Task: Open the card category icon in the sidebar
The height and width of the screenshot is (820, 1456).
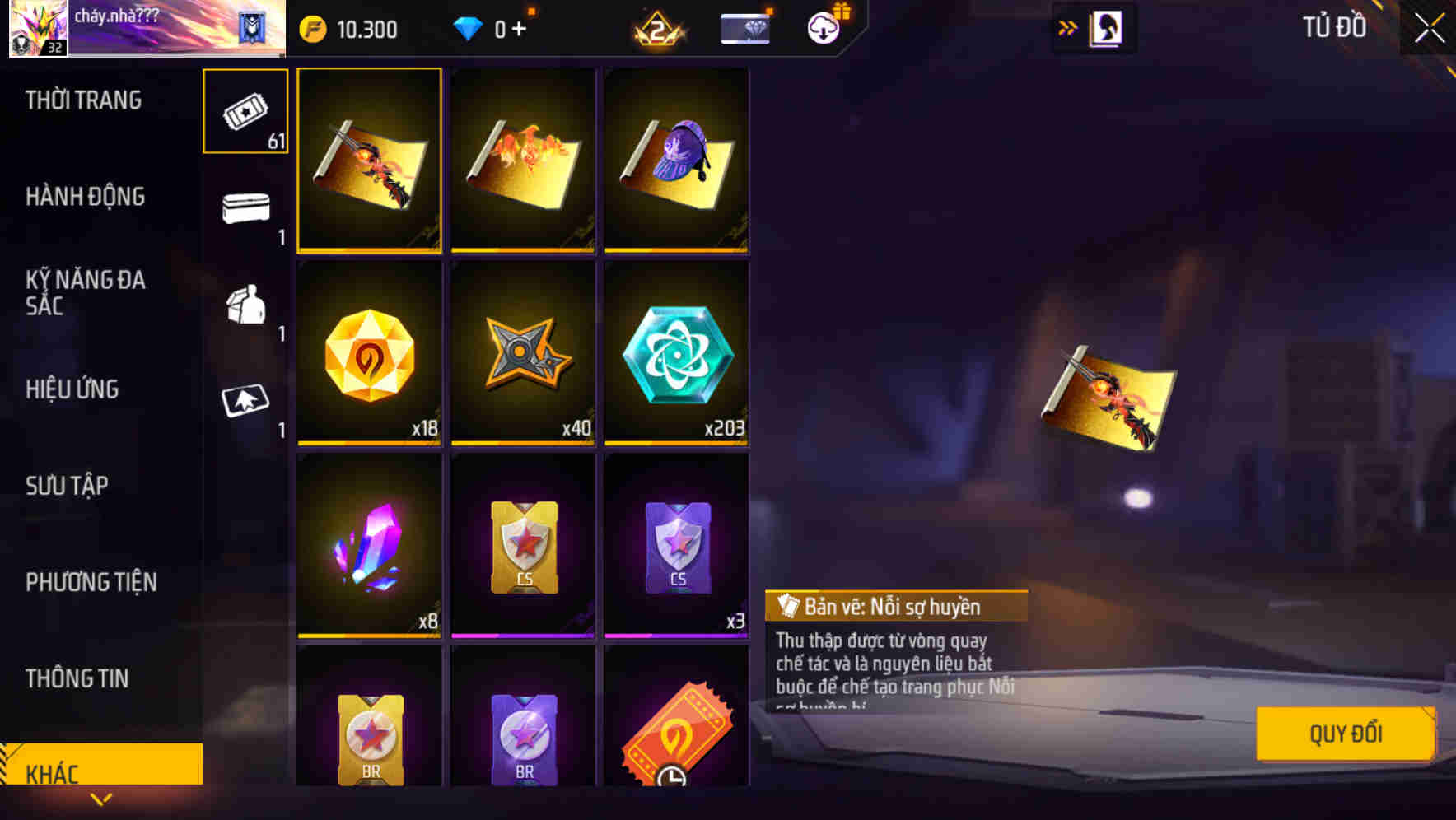Action: point(244,401)
